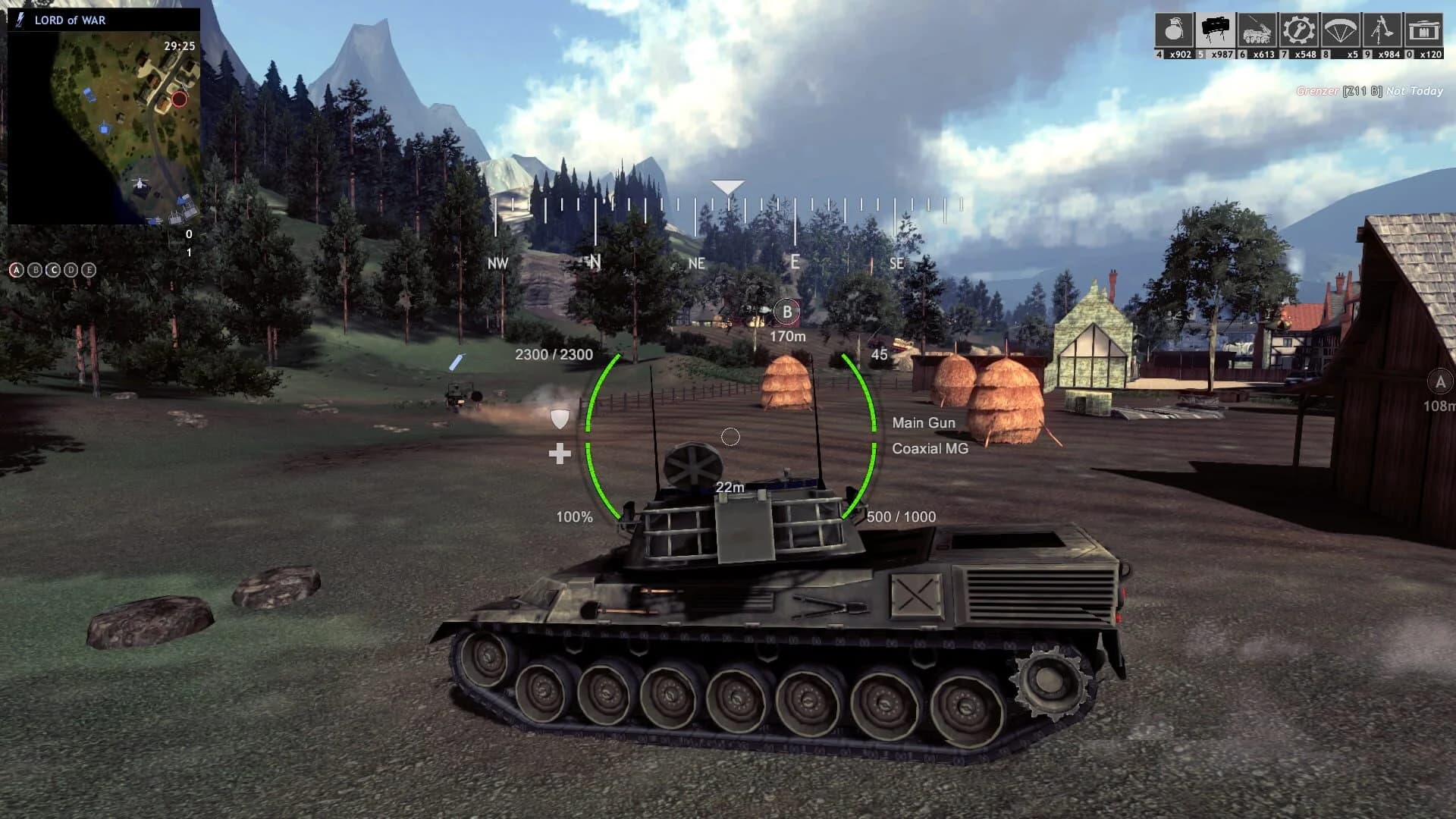Image resolution: width=1456 pixels, height=819 pixels.
Task: Select the missile launcher vehicle in slot 6
Action: [1259, 30]
